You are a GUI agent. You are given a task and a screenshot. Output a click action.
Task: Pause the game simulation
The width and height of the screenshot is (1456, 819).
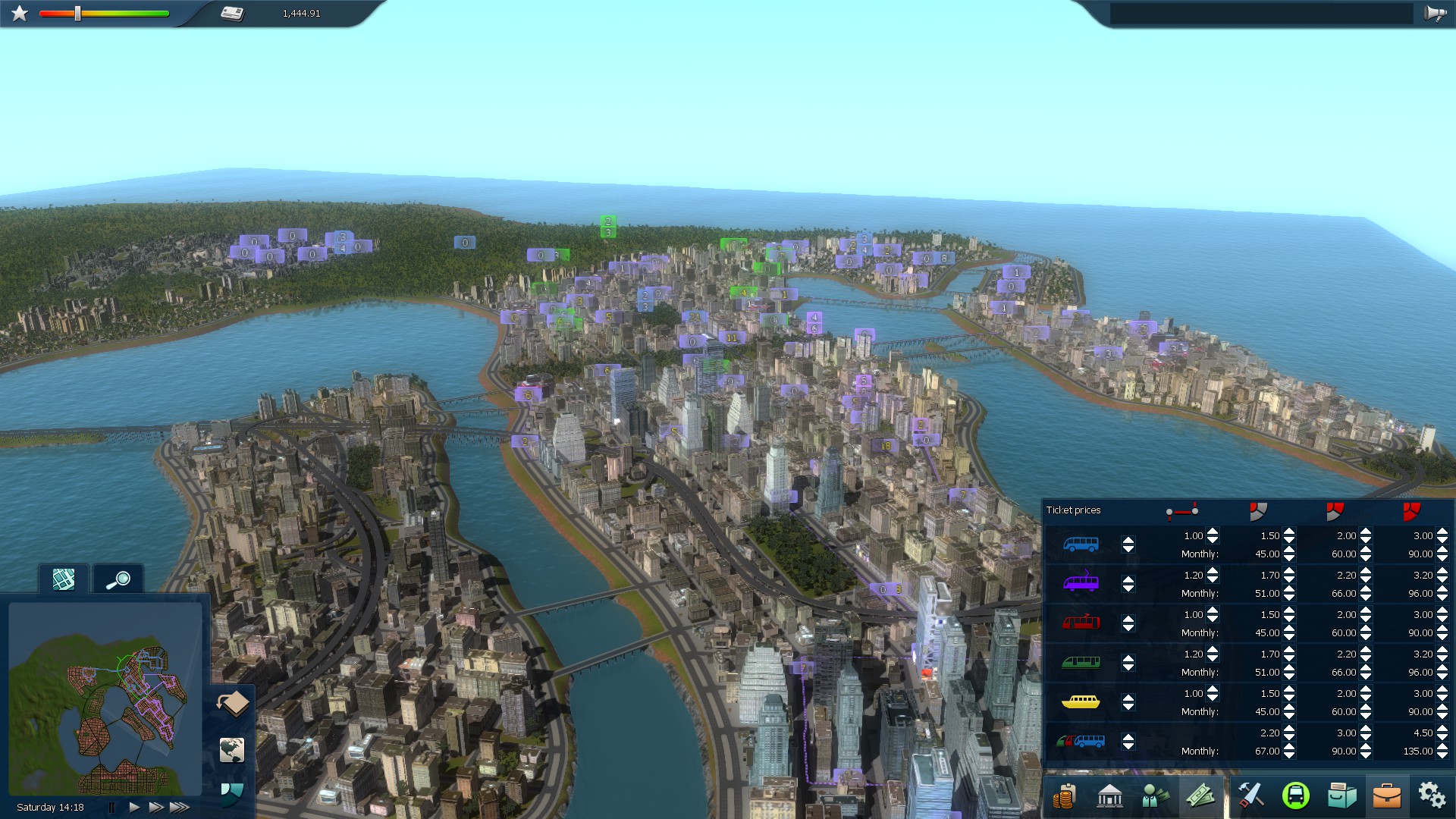pos(111,808)
